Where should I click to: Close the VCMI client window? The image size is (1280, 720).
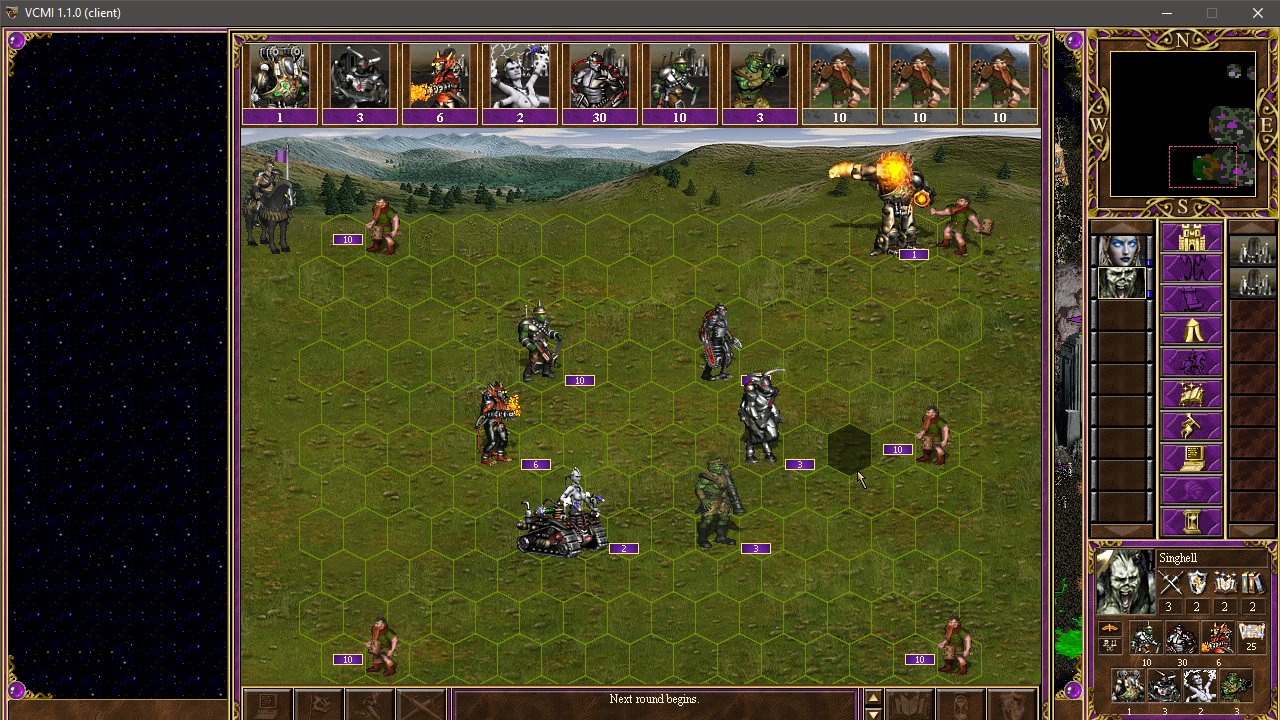point(1257,13)
